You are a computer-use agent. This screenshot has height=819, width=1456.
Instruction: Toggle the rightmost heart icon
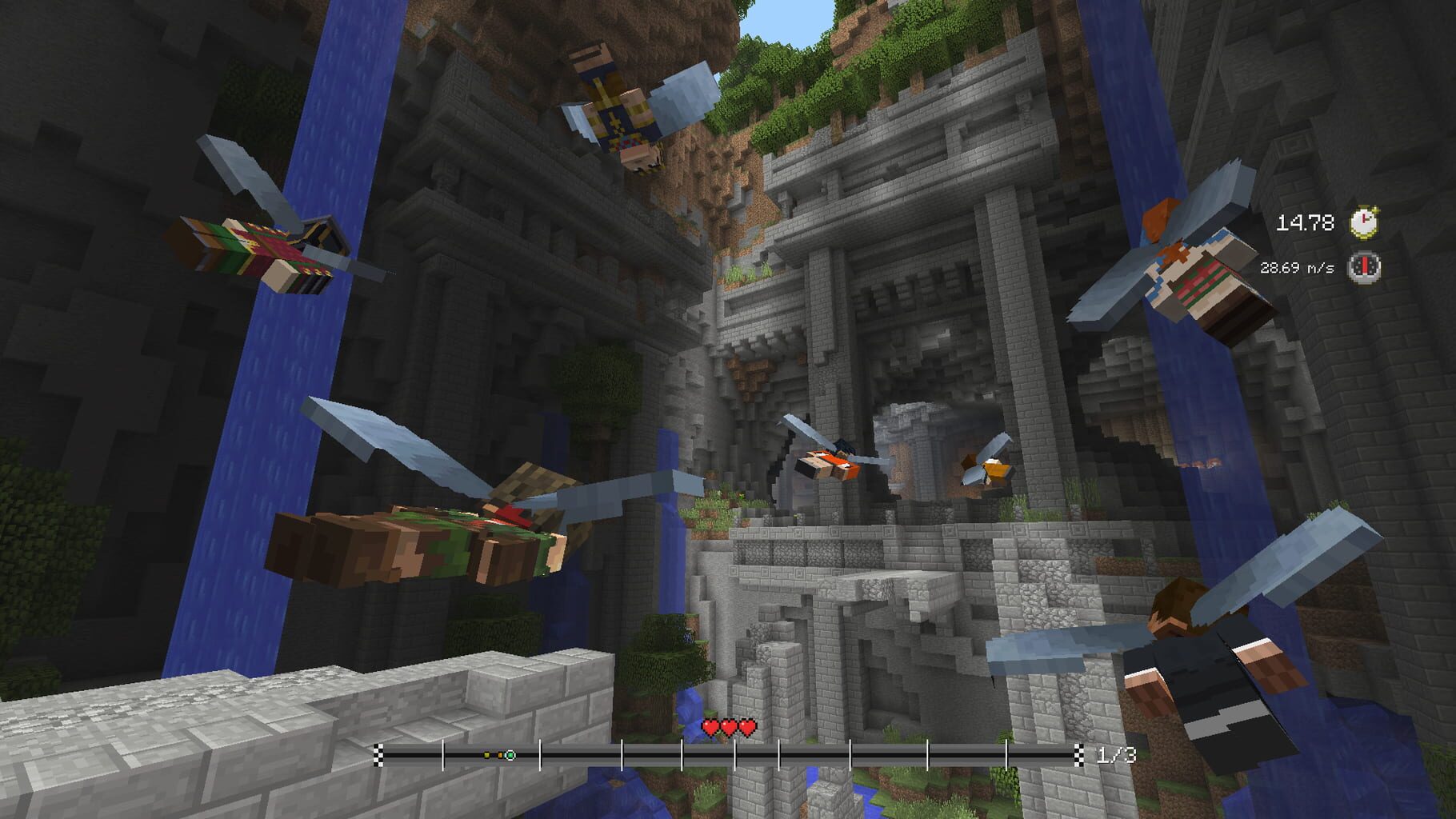pyautogui.click(x=749, y=729)
